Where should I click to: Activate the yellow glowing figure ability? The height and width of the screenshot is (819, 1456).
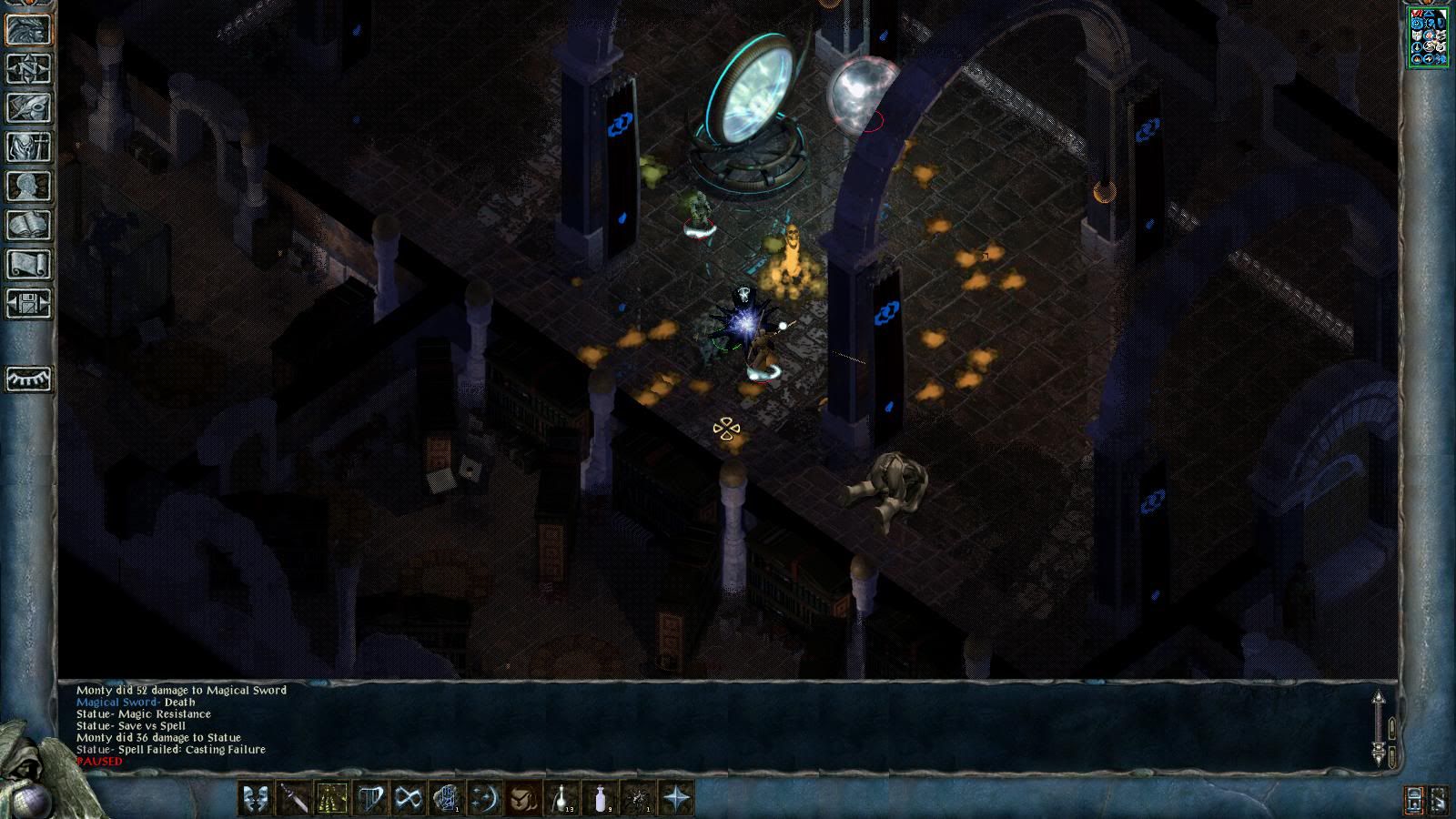coord(332,799)
